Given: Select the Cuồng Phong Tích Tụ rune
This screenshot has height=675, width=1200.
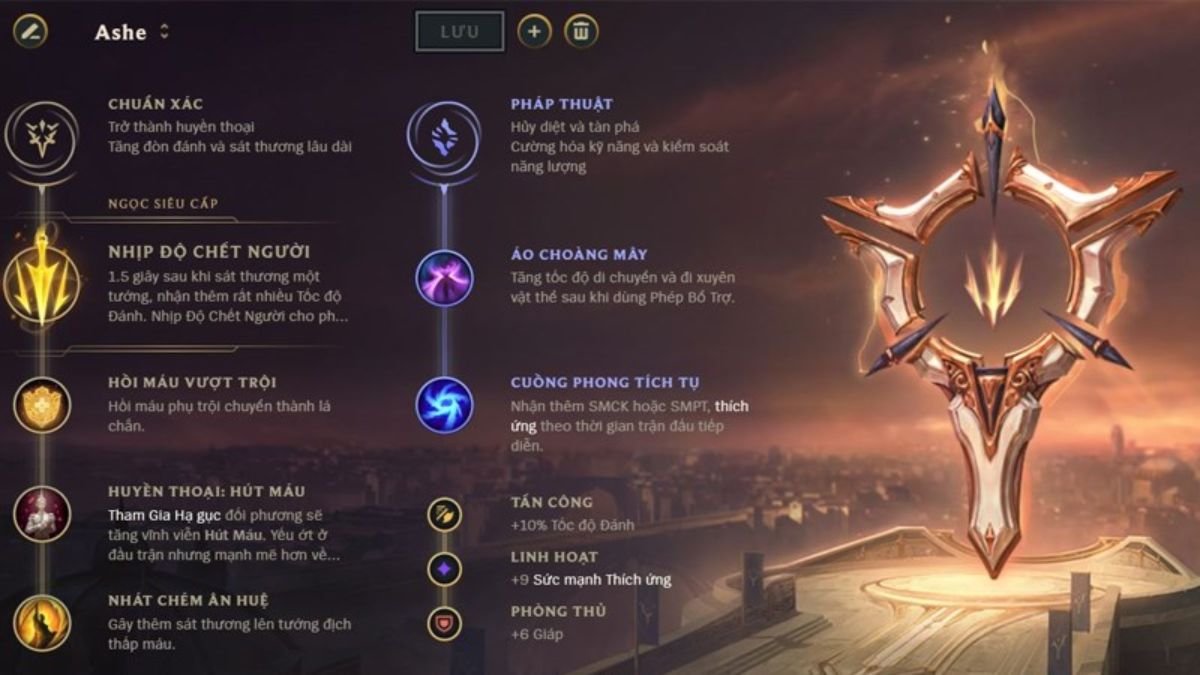Looking at the screenshot, I should pos(444,405).
